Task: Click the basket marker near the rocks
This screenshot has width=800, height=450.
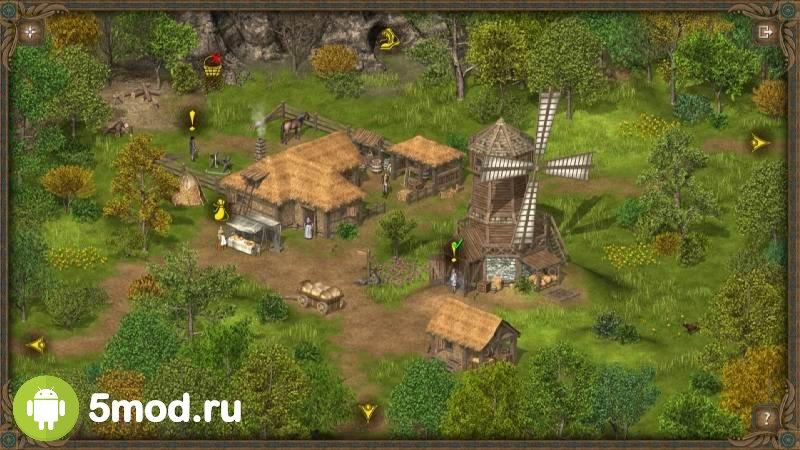Action: click(x=211, y=66)
